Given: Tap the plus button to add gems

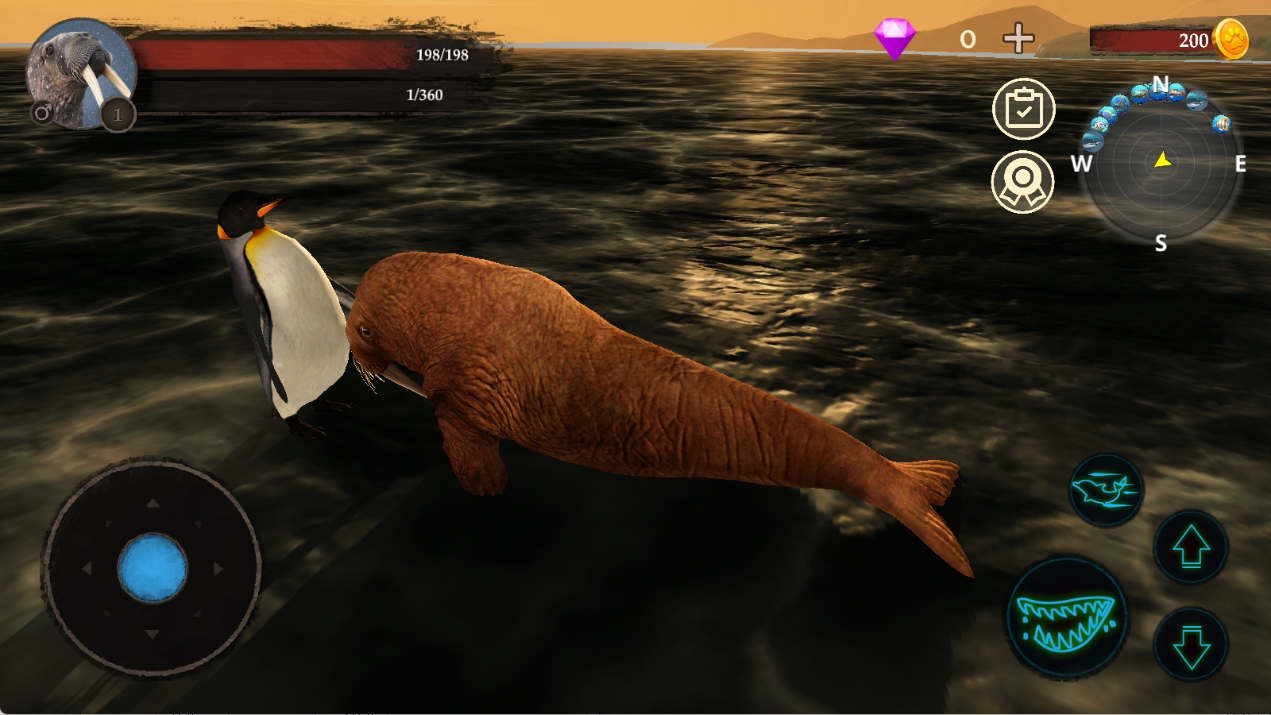Looking at the screenshot, I should [x=1018, y=40].
